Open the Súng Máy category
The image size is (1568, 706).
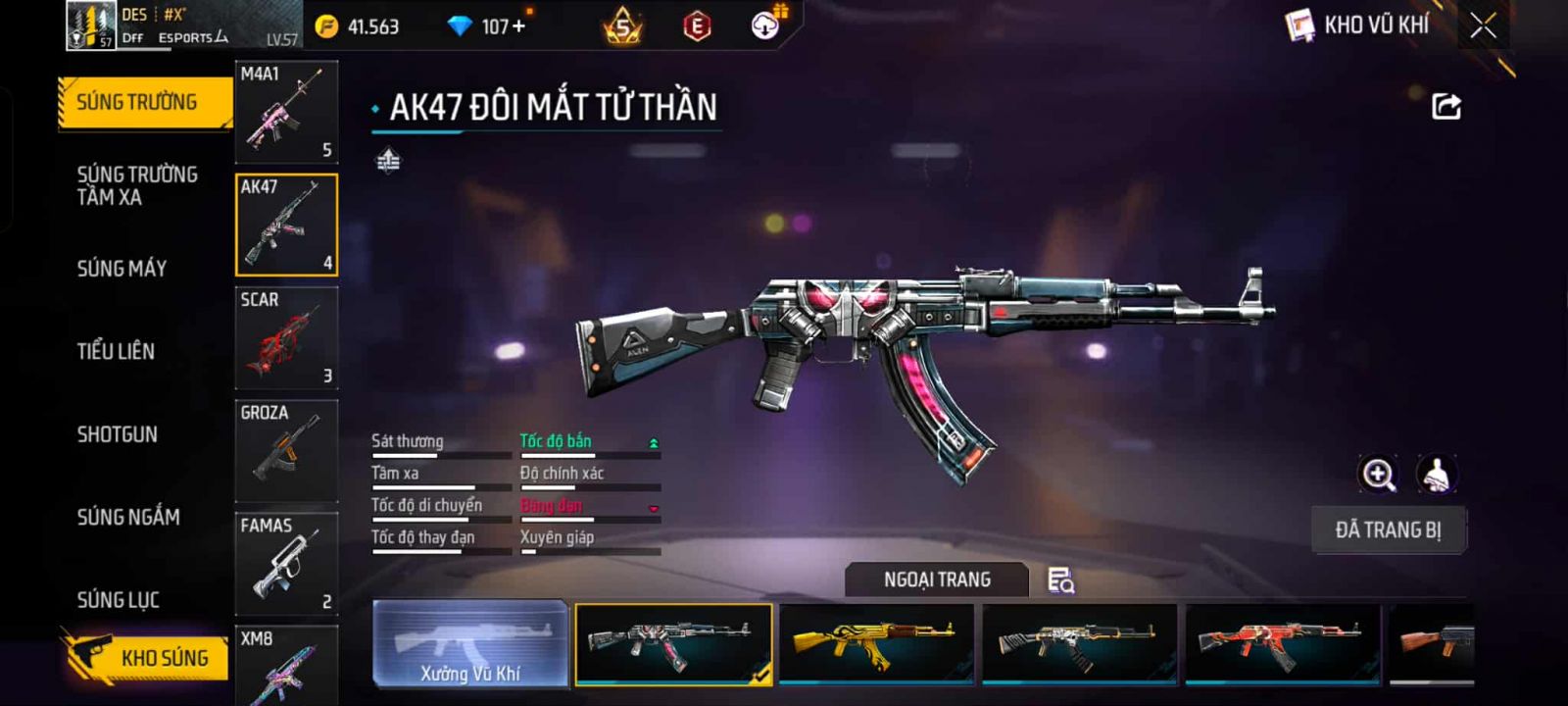point(122,269)
